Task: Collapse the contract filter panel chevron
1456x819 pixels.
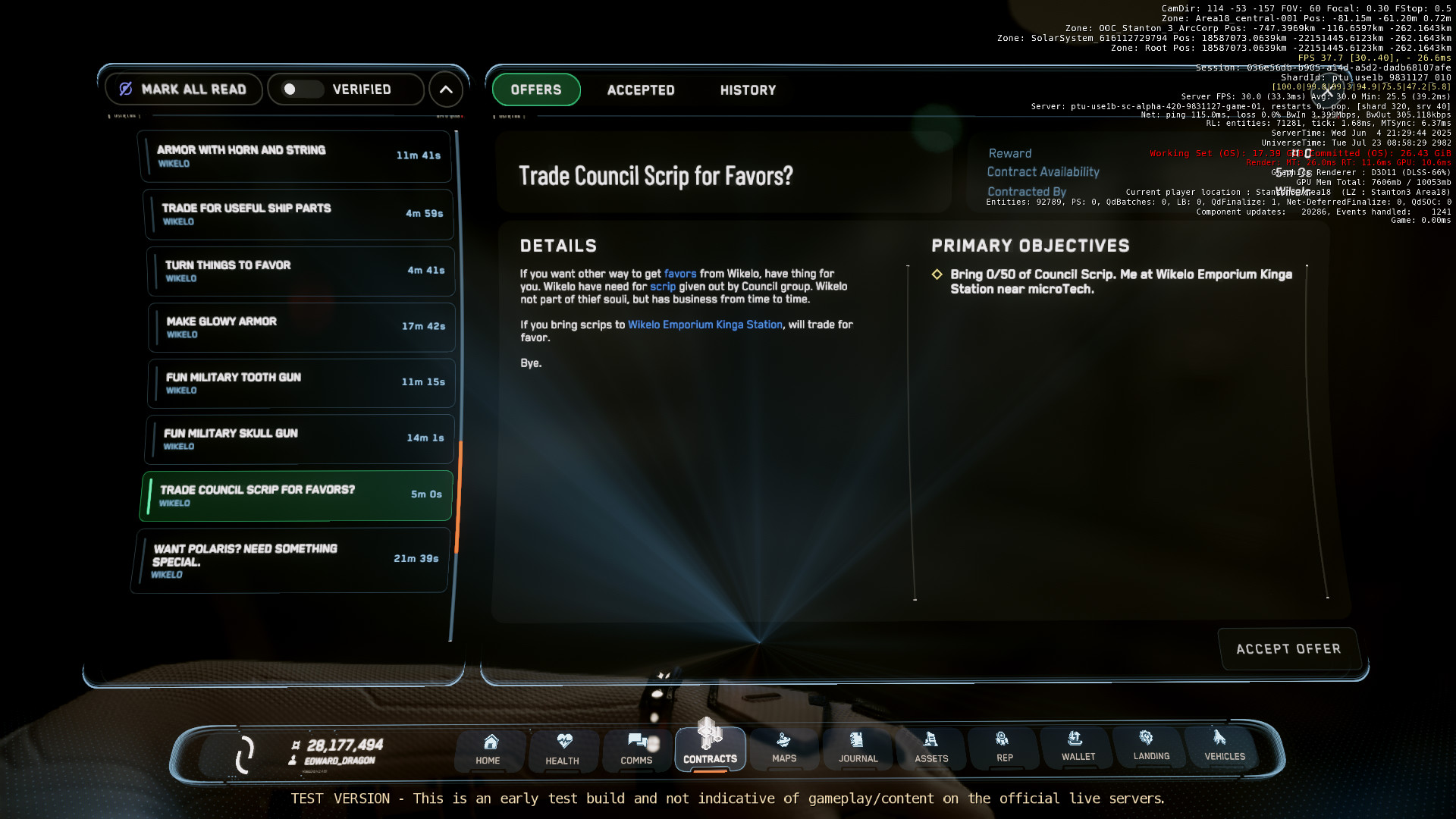Action: [446, 89]
